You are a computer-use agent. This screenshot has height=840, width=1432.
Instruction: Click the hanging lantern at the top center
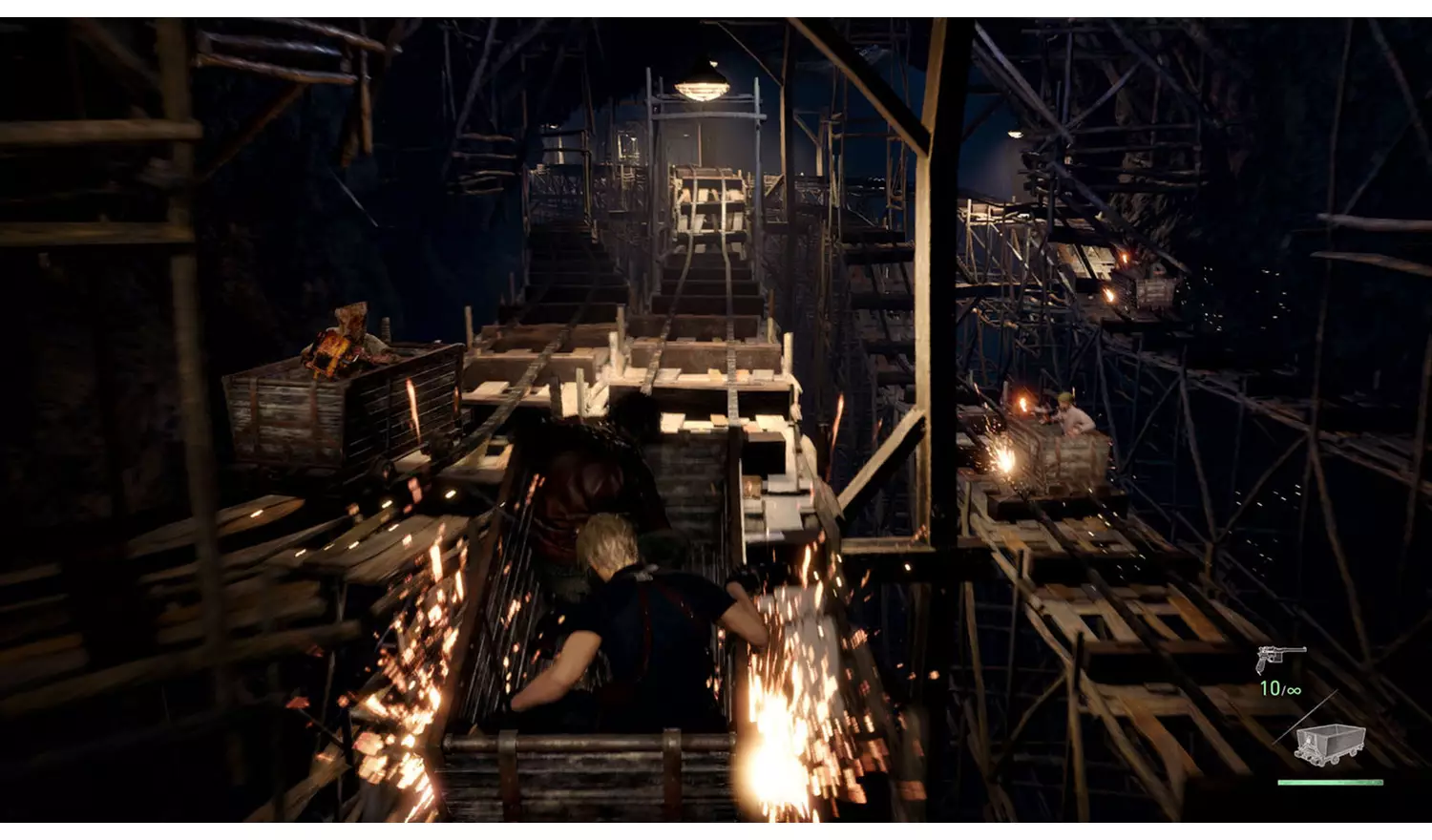click(703, 86)
